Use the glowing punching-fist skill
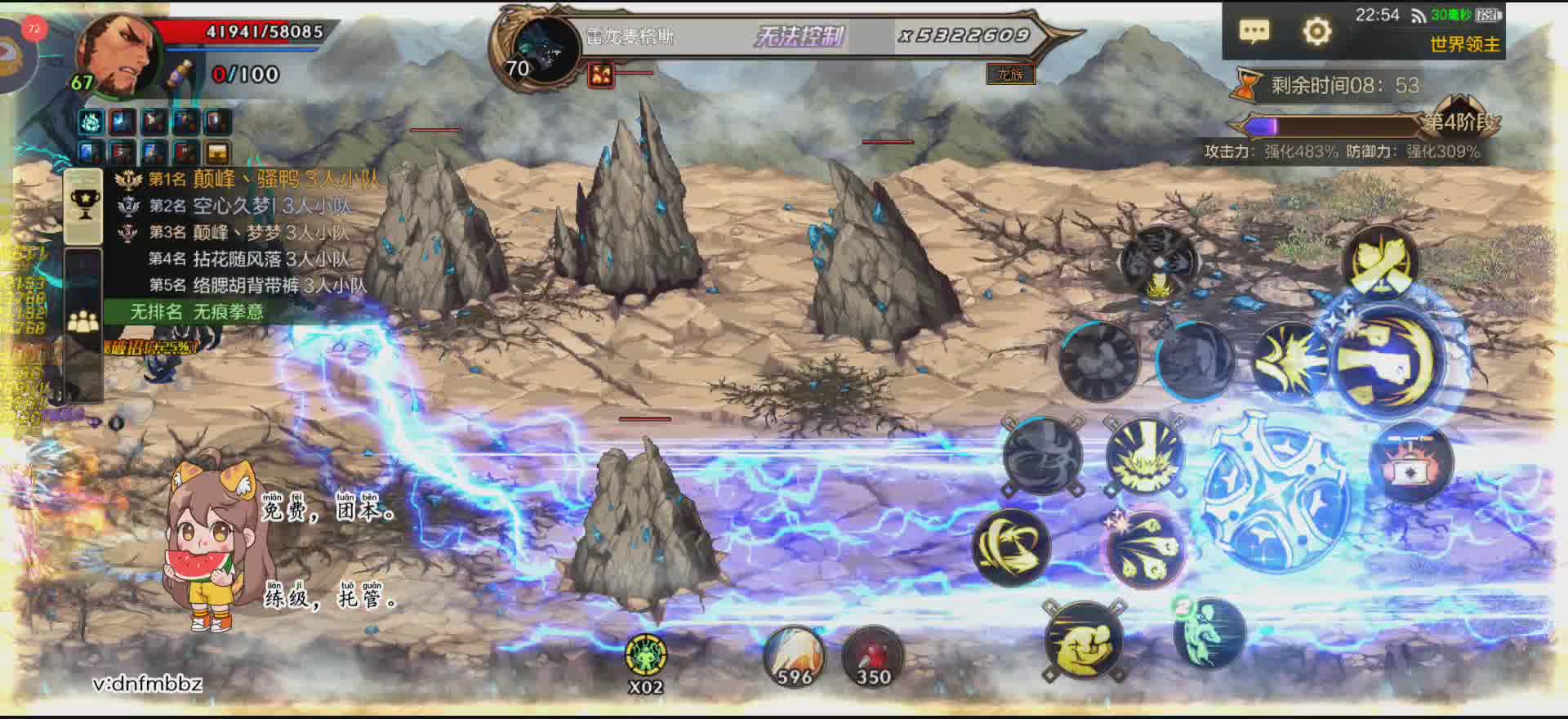This screenshot has width=1568, height=719. 1388,361
